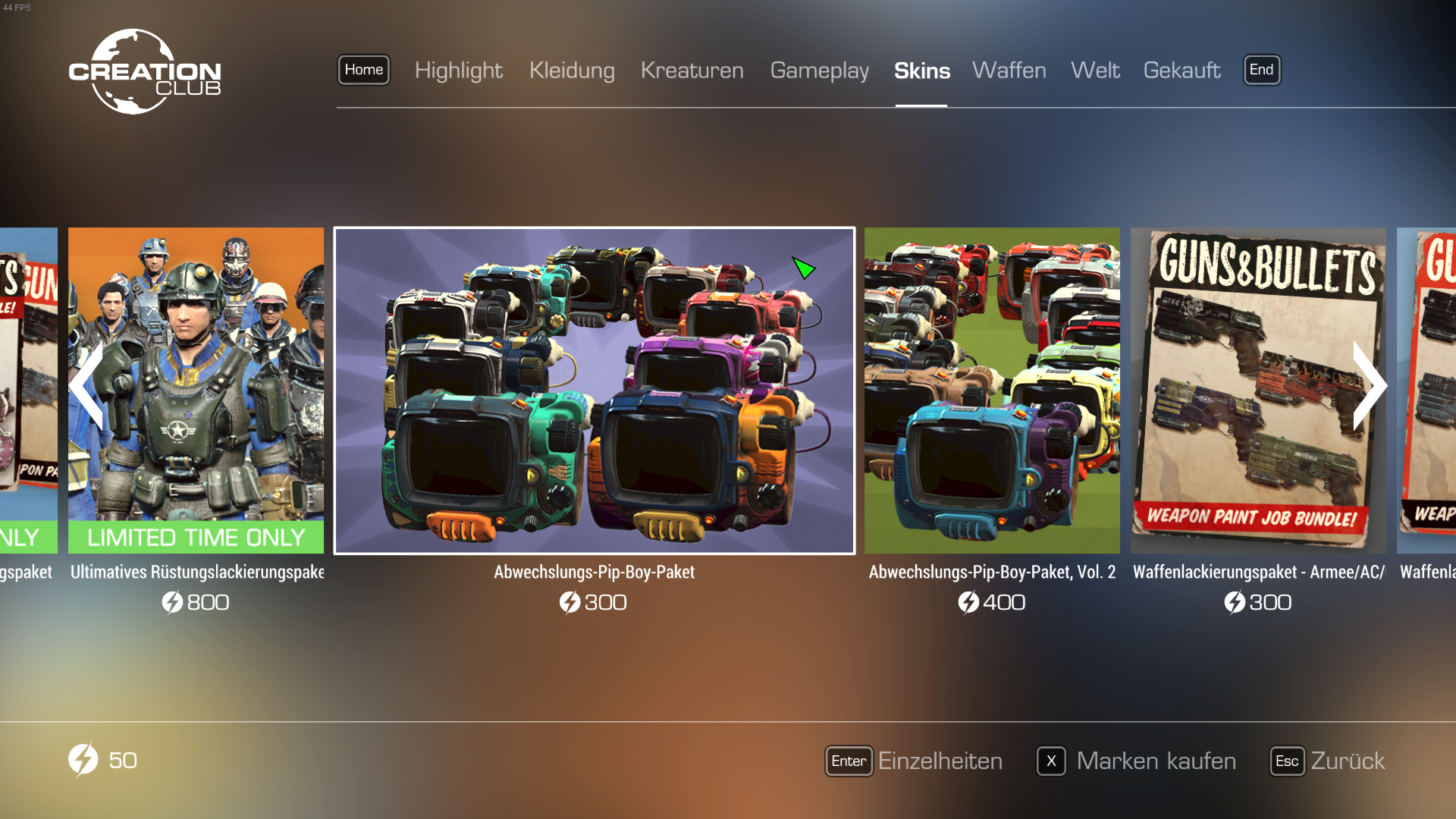This screenshot has width=1456, height=819.
Task: Click Marken kaufen to buy credits
Action: coord(1136,761)
